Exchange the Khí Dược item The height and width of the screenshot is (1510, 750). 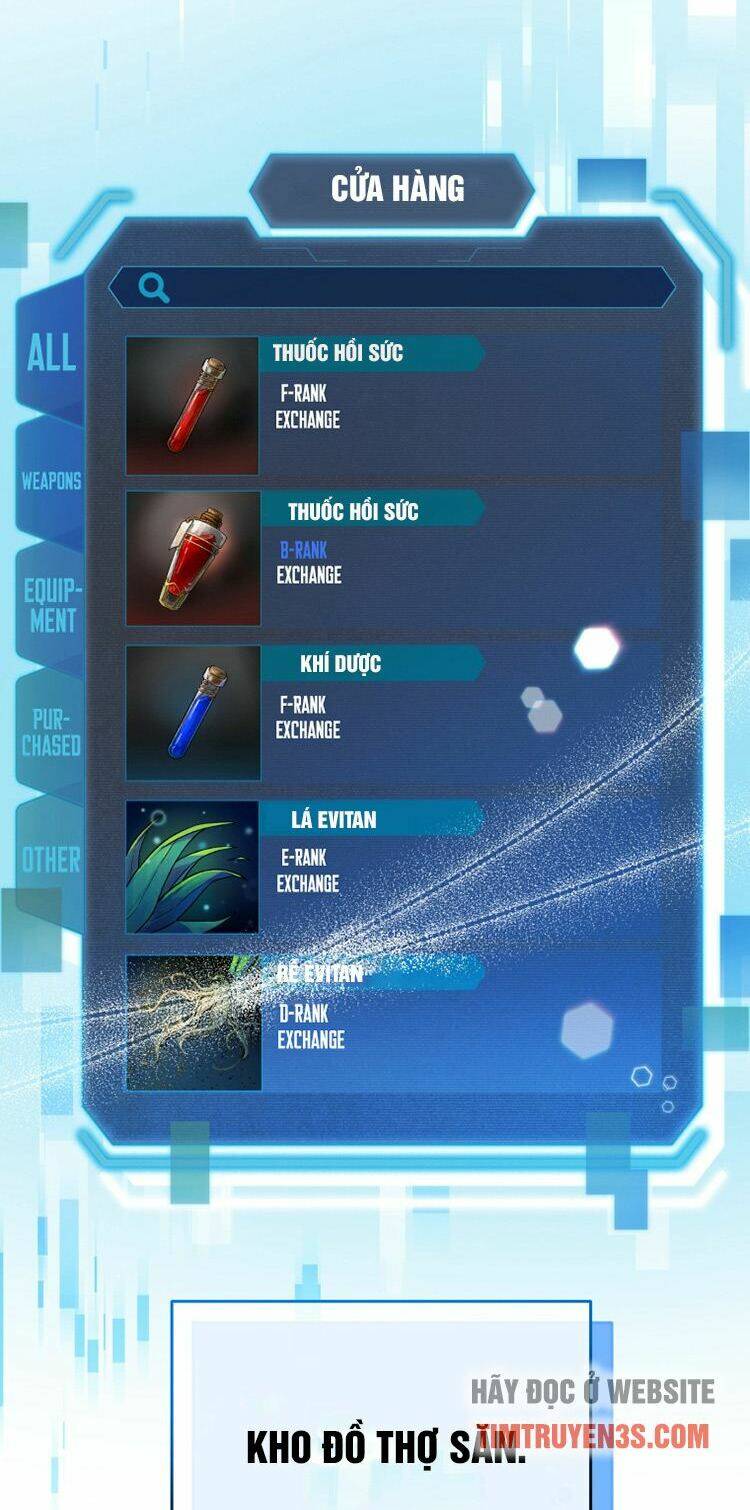coord(308,730)
